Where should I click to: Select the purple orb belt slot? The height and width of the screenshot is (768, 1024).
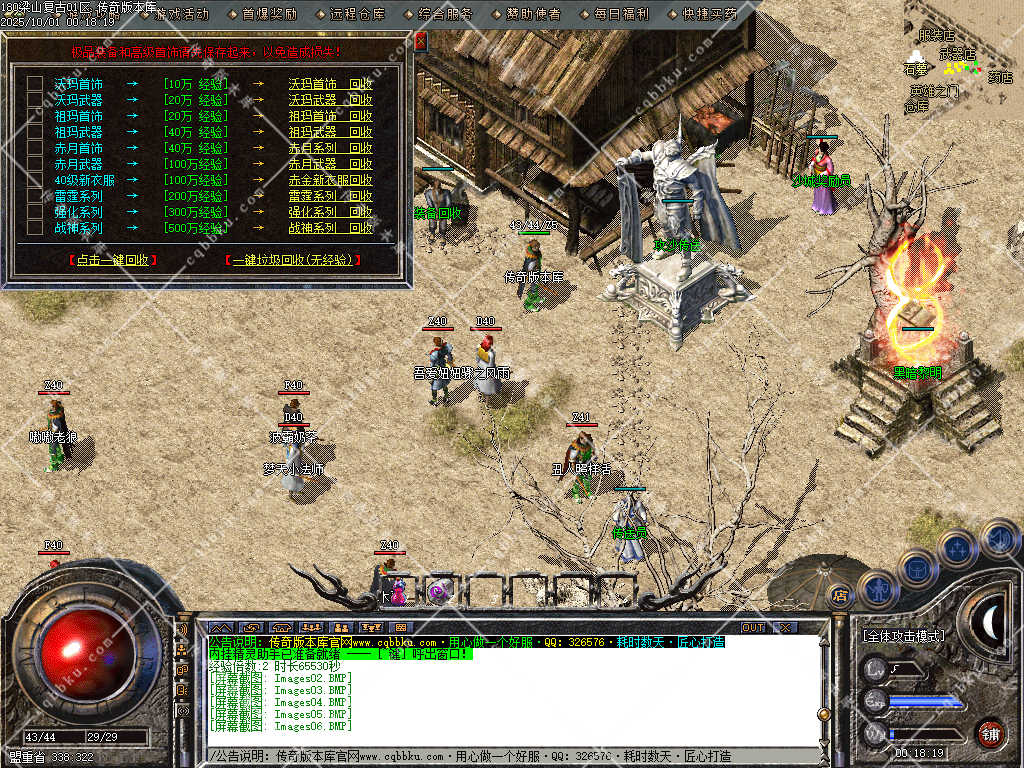pos(438,591)
